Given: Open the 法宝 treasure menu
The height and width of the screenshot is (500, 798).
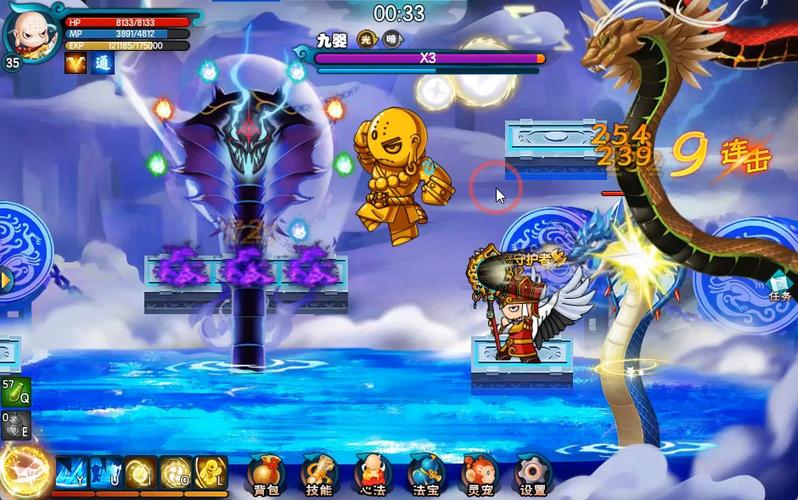Looking at the screenshot, I should tap(426, 473).
